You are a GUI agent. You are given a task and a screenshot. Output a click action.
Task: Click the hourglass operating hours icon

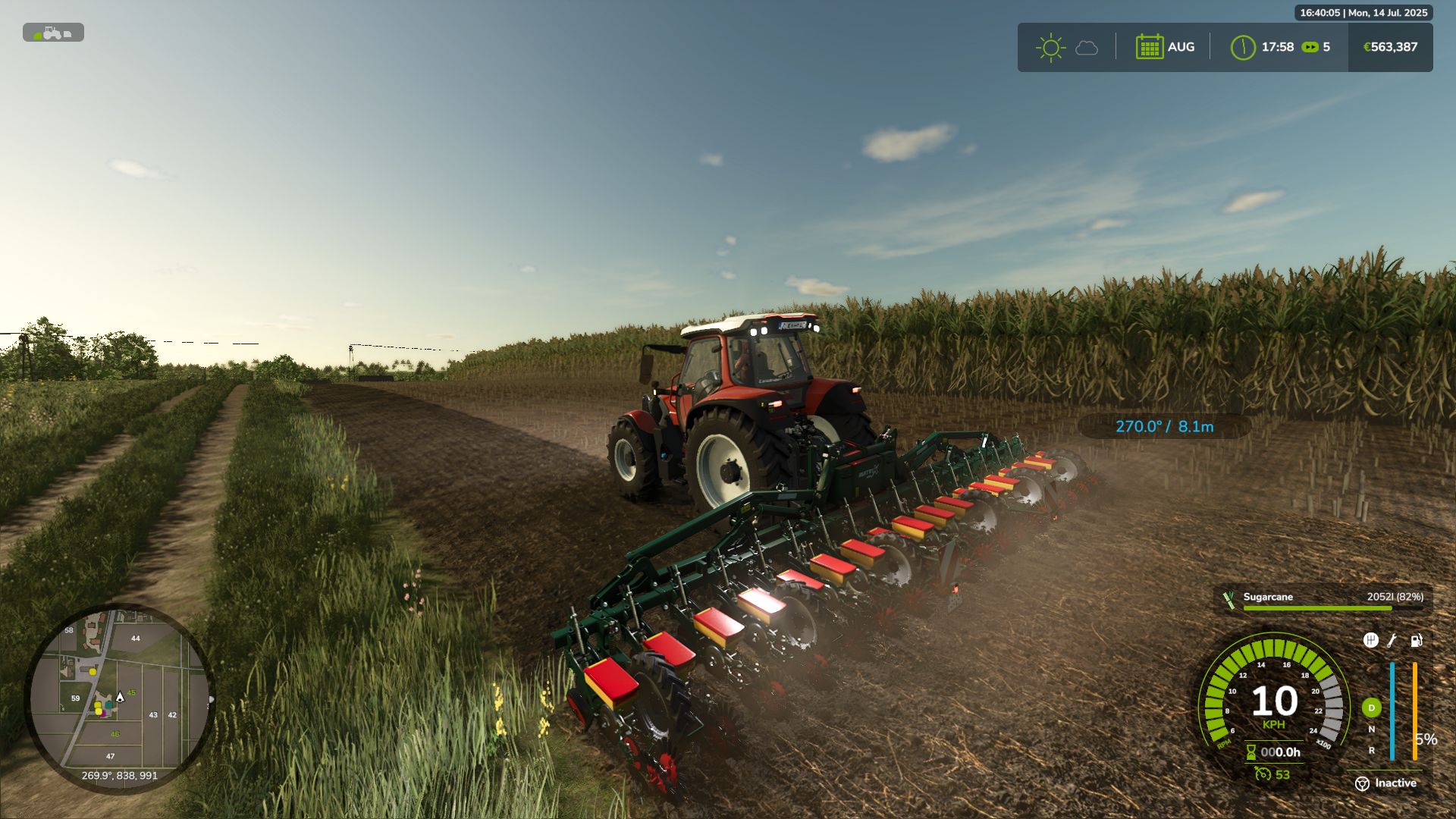[x=1250, y=752]
